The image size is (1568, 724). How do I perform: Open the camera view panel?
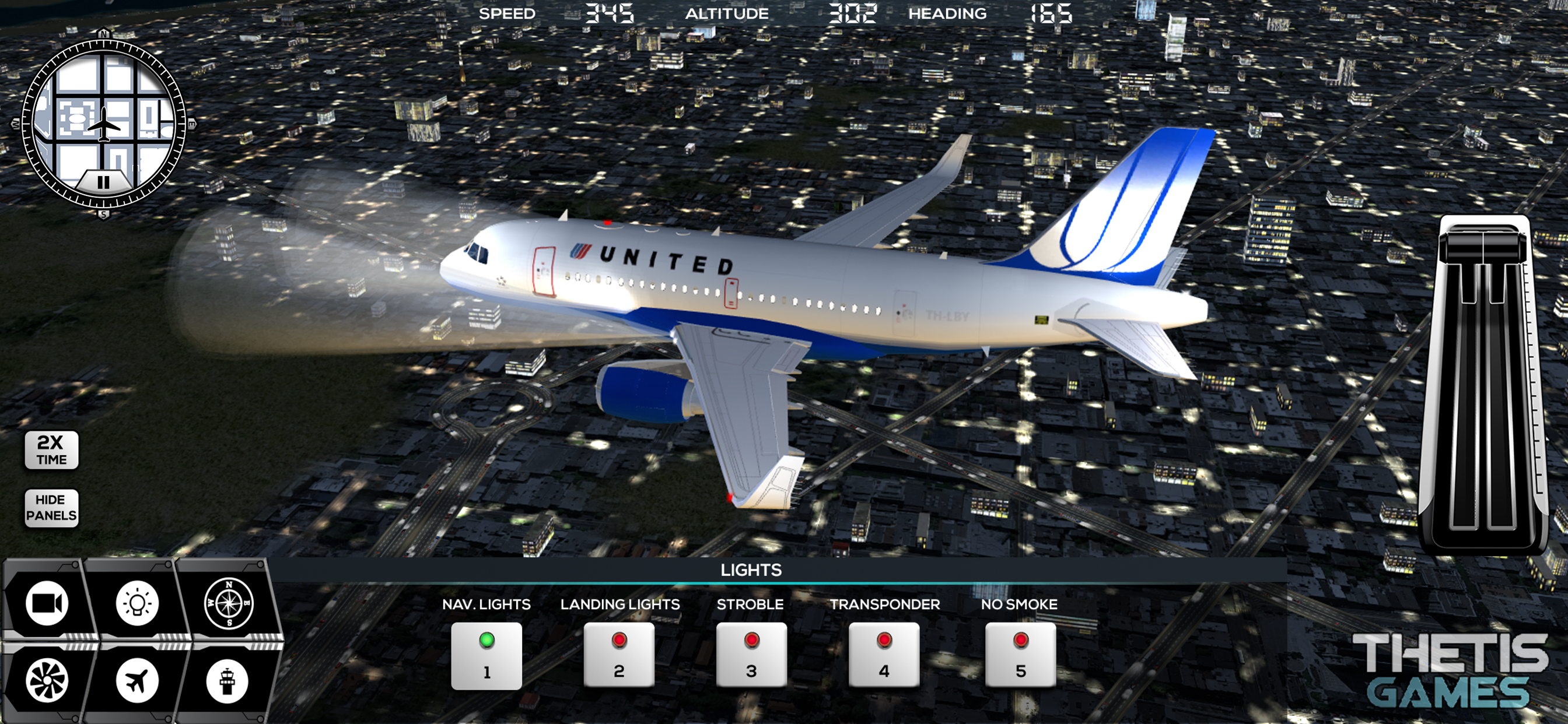46,603
